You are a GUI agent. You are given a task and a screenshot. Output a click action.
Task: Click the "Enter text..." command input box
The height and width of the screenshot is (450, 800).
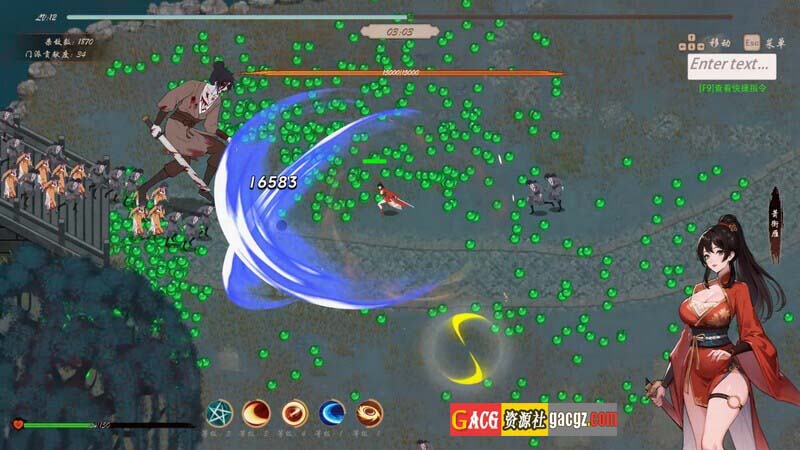(x=732, y=65)
